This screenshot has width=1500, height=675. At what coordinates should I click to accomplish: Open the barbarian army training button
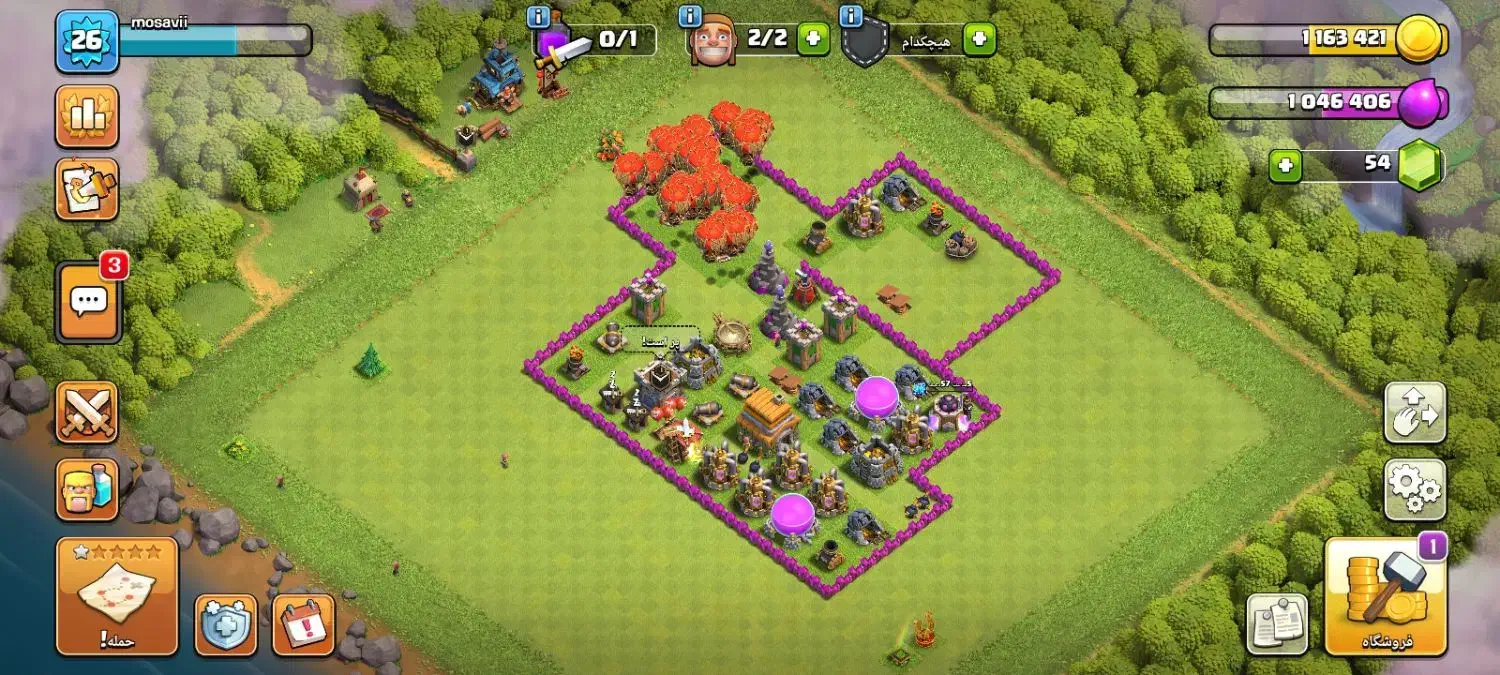pos(87,489)
